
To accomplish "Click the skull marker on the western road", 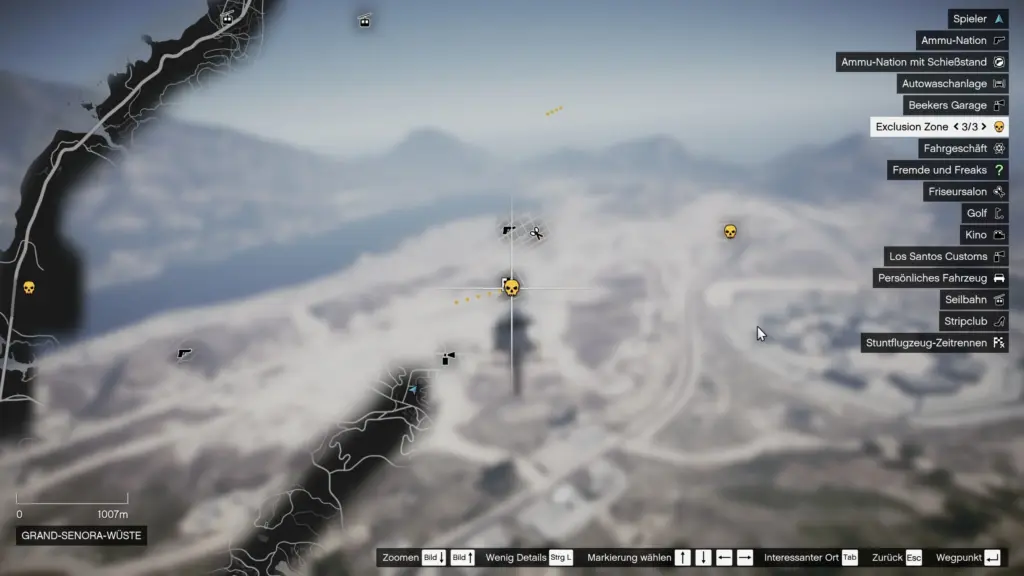I will click(x=29, y=288).
